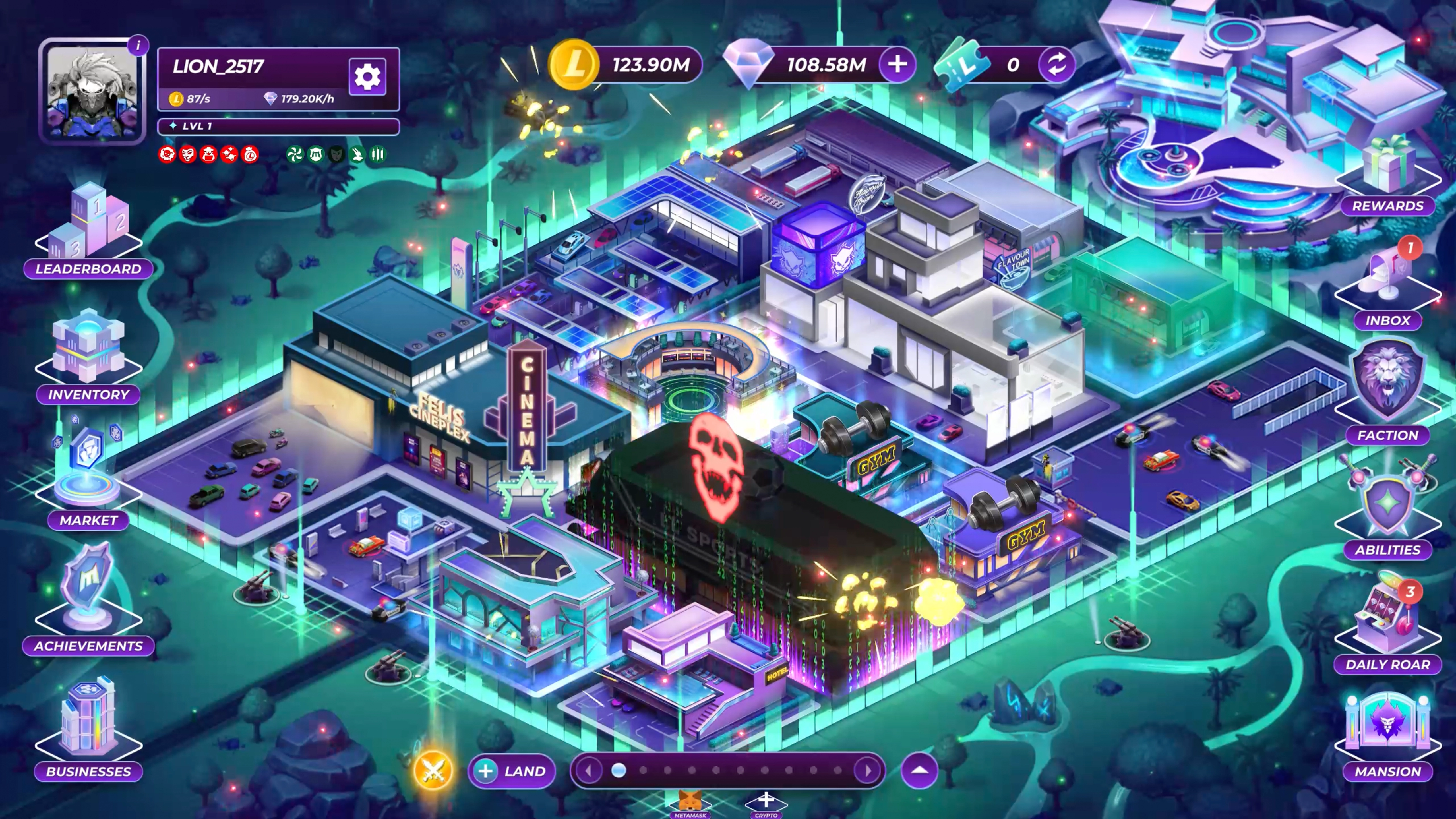1456x819 pixels.
Task: Play the Daily Roar slot machine
Action: (1388, 624)
